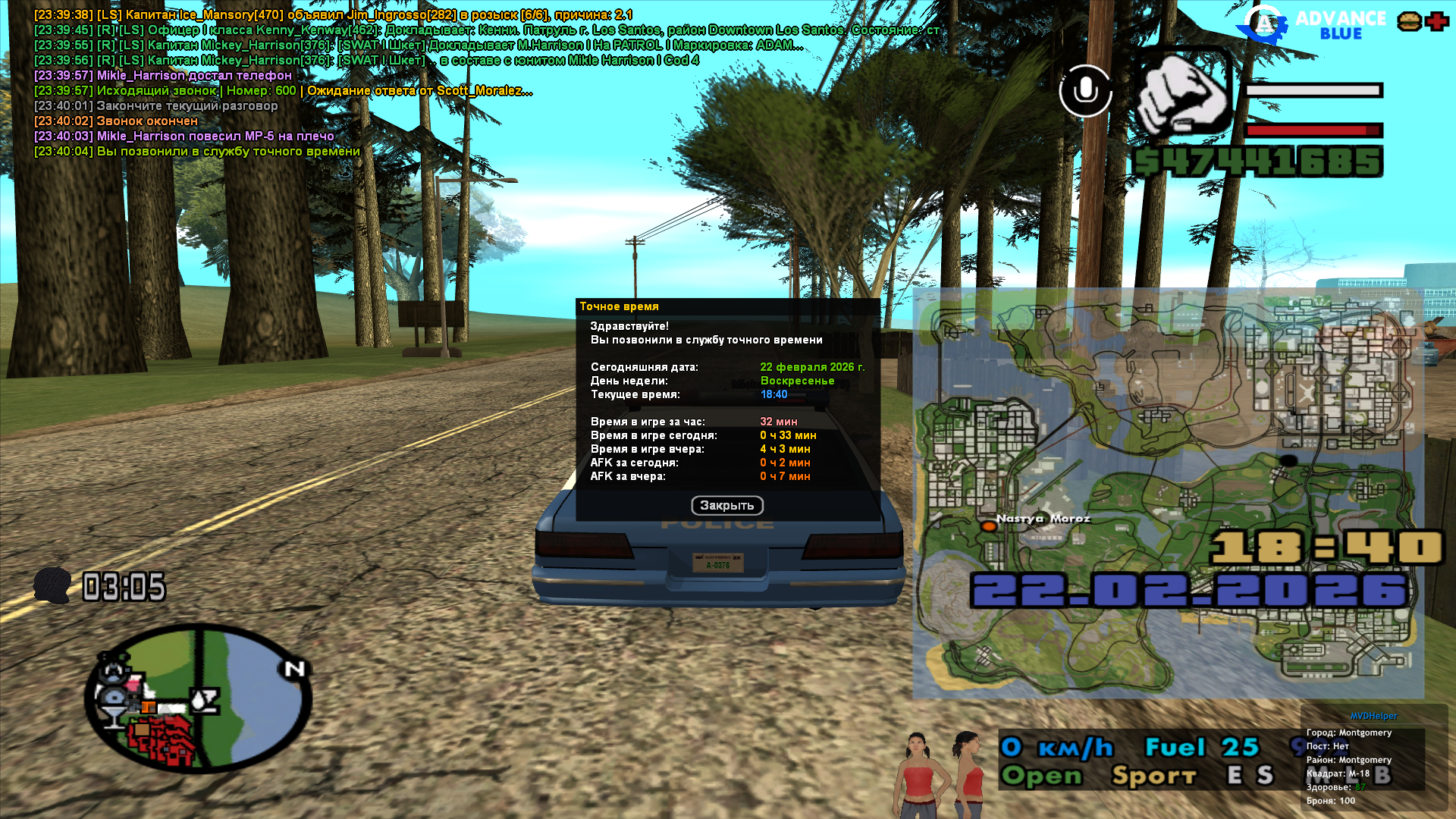Click the Nastya Moroz marker on the map
Image resolution: width=1456 pixels, height=819 pixels.
point(988,526)
